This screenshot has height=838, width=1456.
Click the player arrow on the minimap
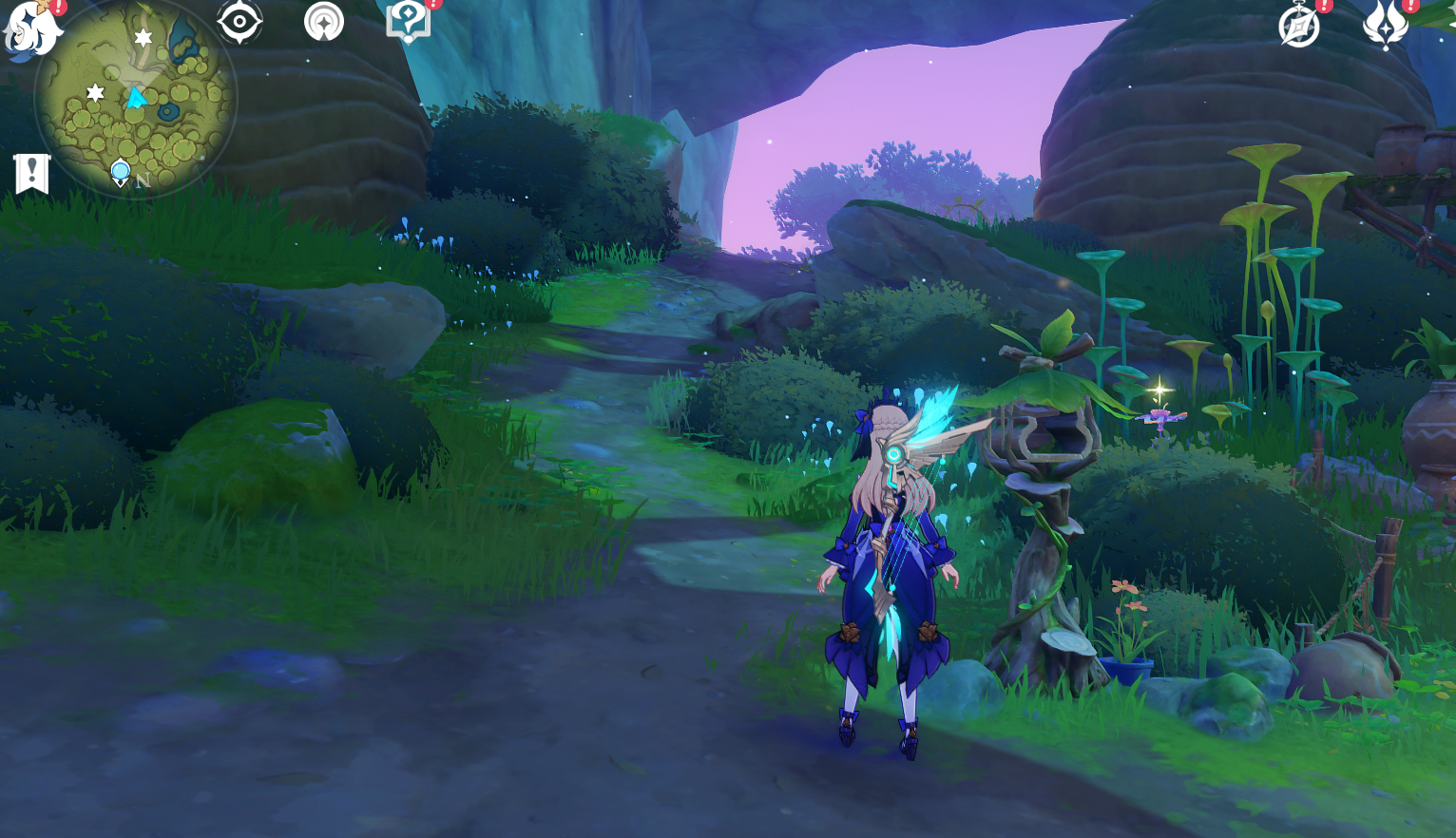[x=136, y=96]
